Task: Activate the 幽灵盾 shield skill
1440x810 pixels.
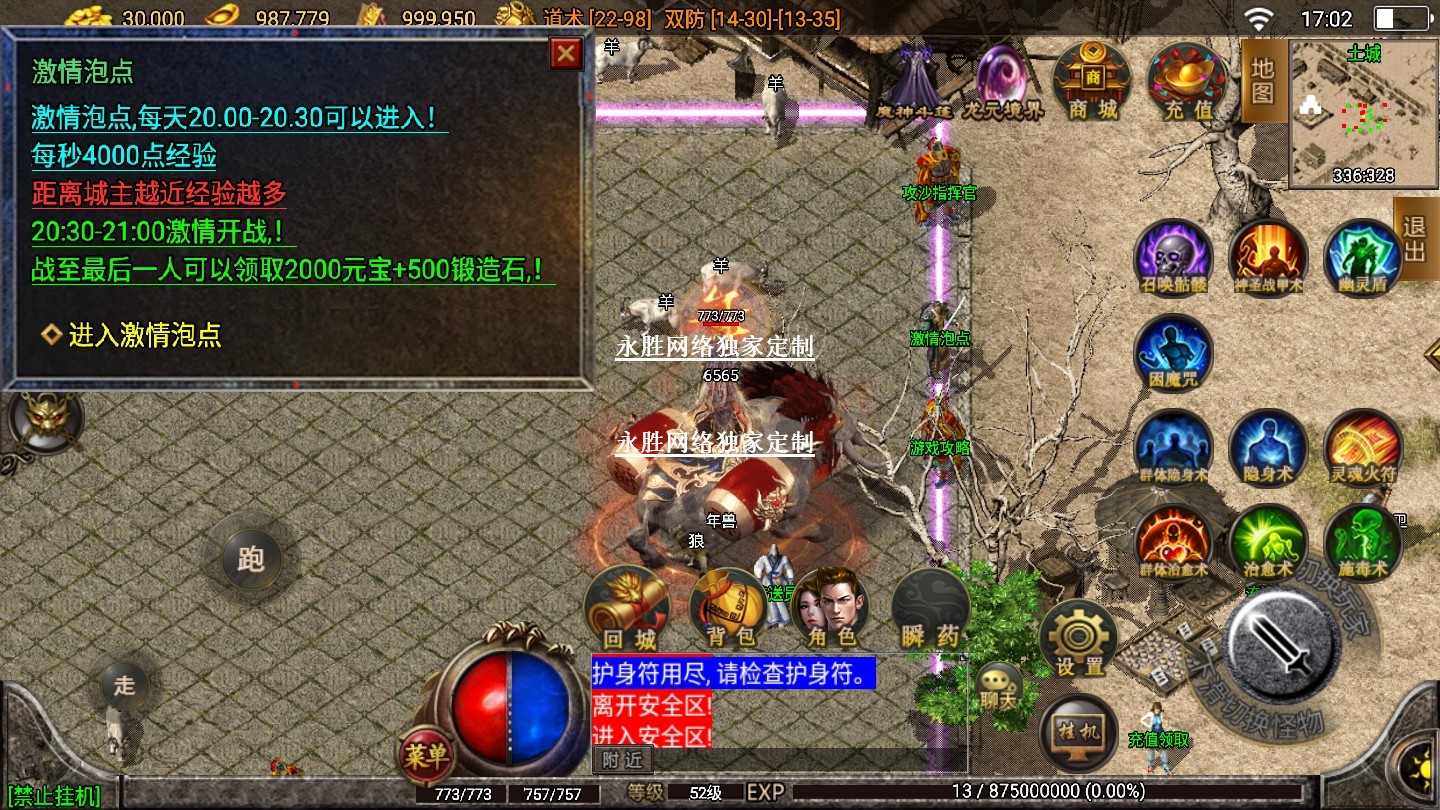Action: 1363,258
